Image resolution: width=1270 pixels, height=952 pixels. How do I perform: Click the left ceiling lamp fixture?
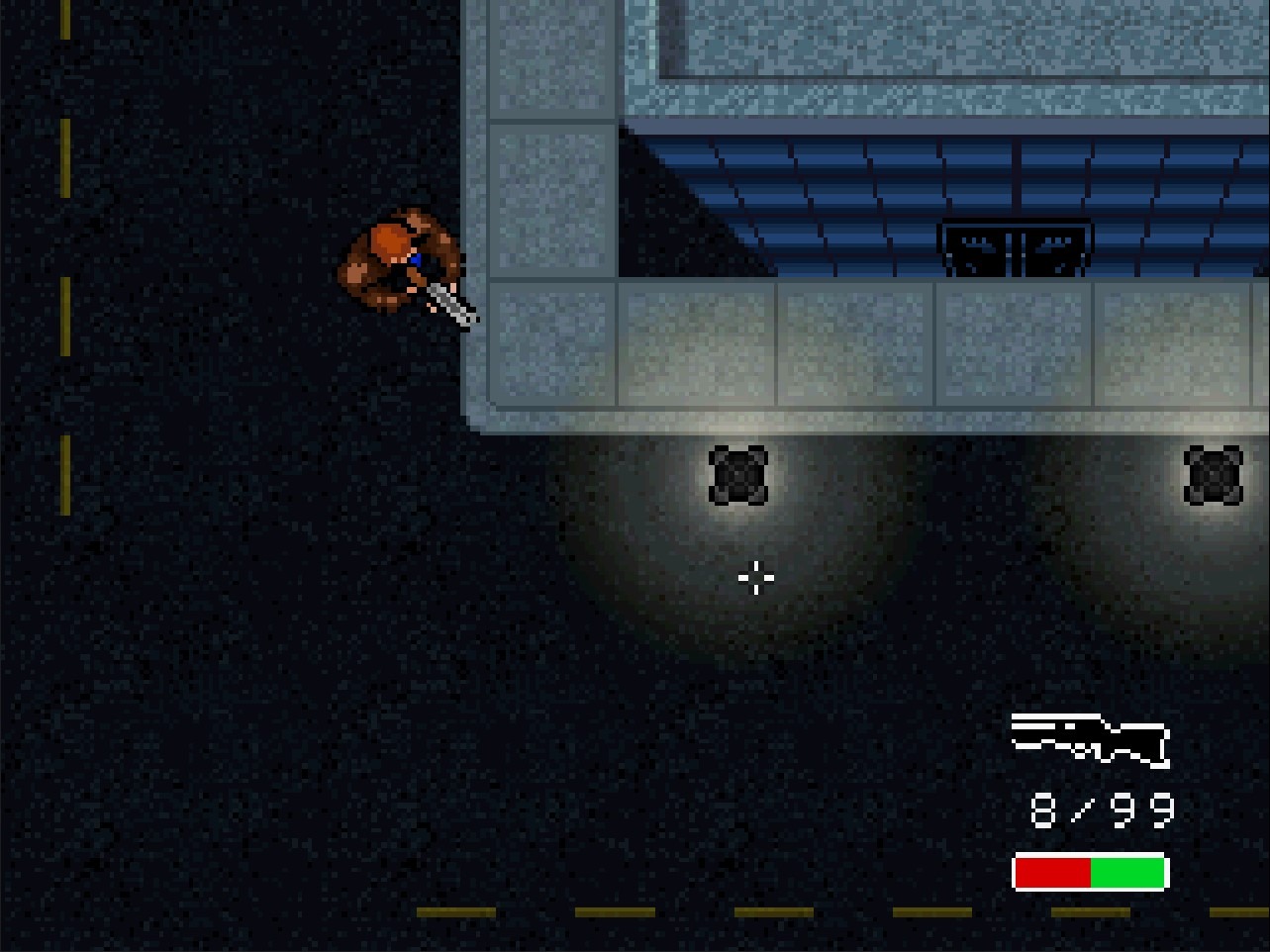click(x=736, y=478)
